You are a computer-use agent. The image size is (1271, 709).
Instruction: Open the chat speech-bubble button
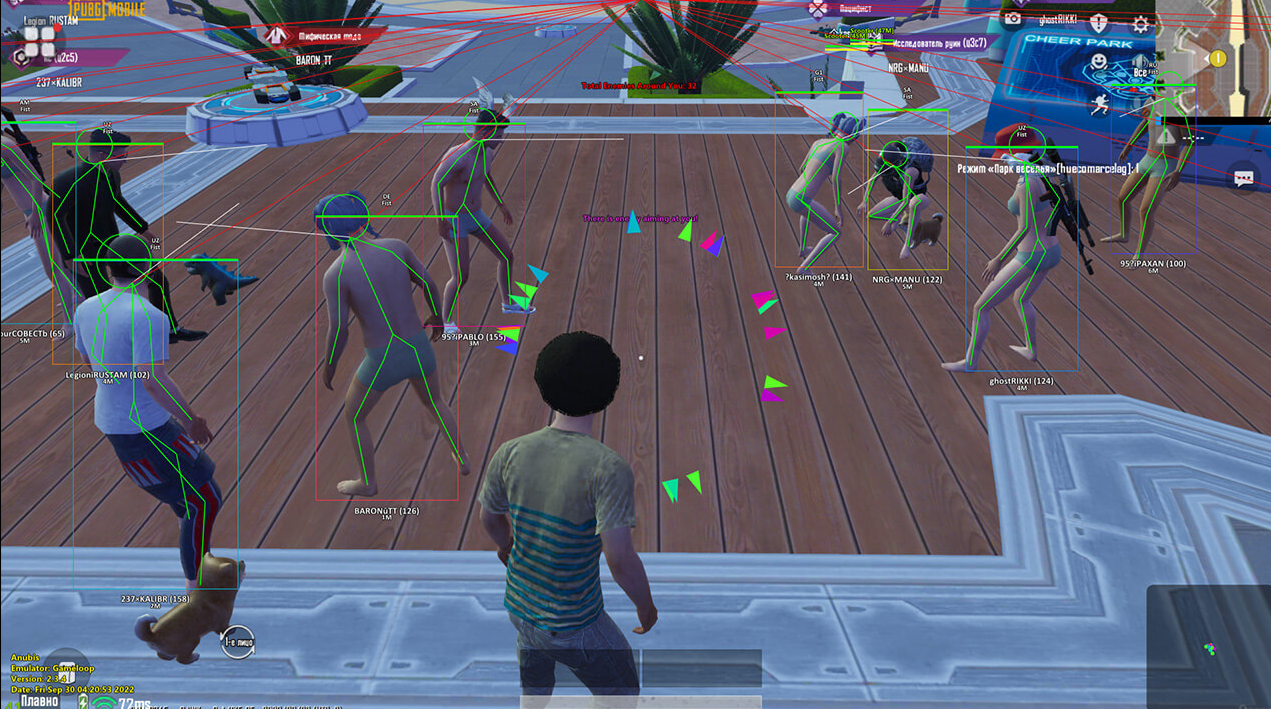click(x=1244, y=179)
